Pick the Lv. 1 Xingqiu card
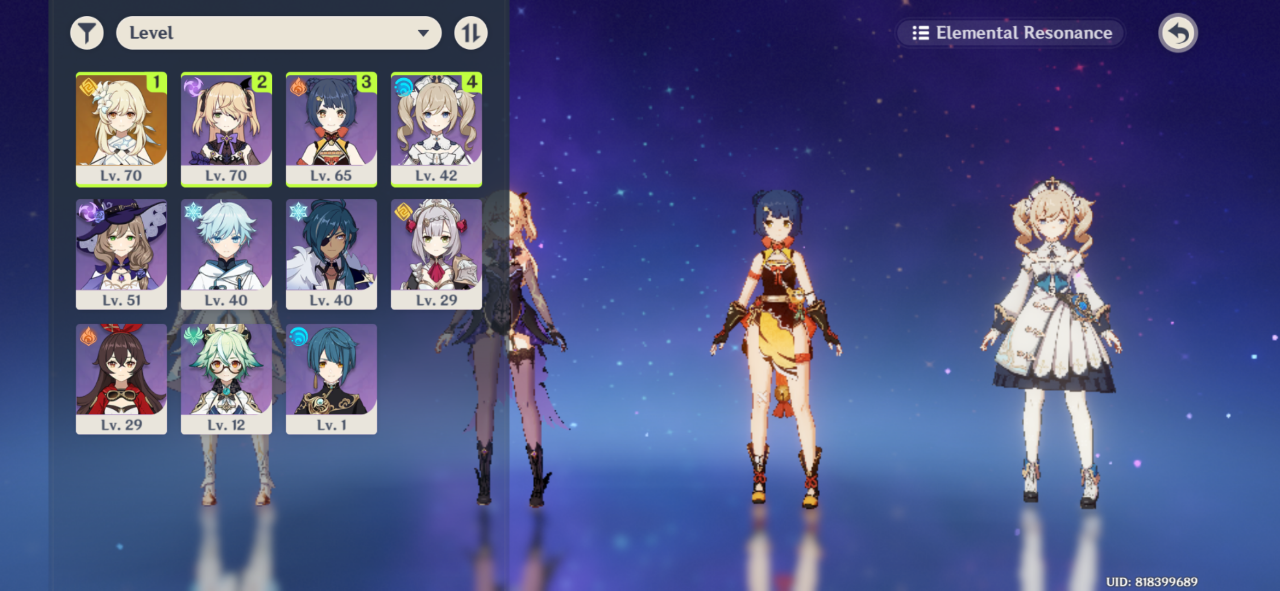 [331, 378]
